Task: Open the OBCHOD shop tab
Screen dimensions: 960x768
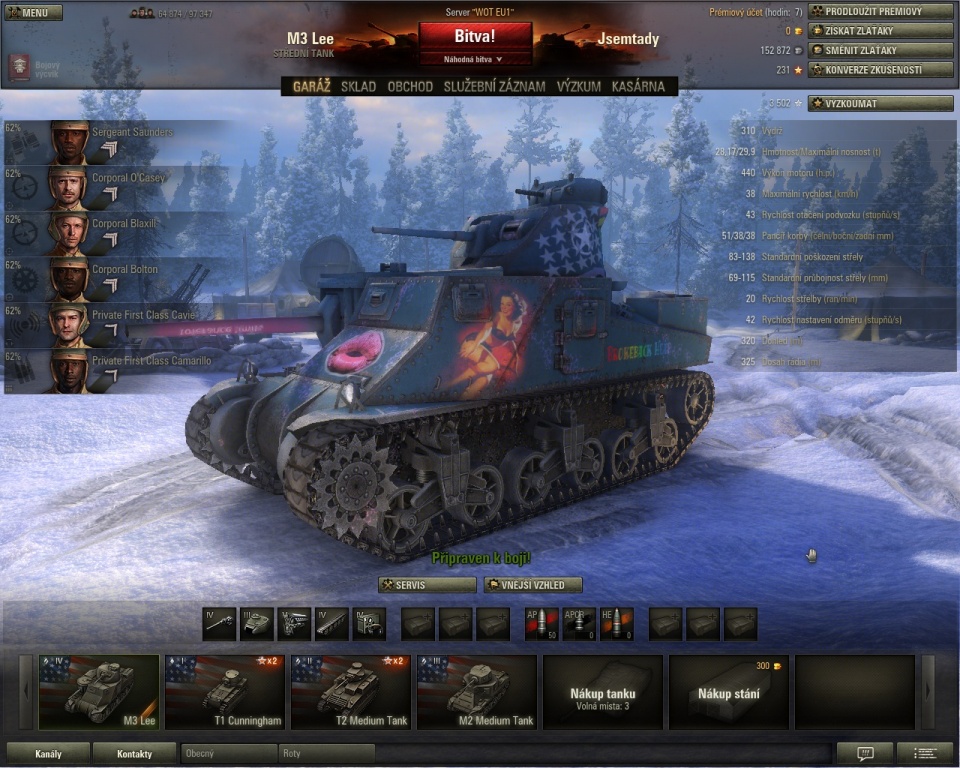Action: click(410, 87)
